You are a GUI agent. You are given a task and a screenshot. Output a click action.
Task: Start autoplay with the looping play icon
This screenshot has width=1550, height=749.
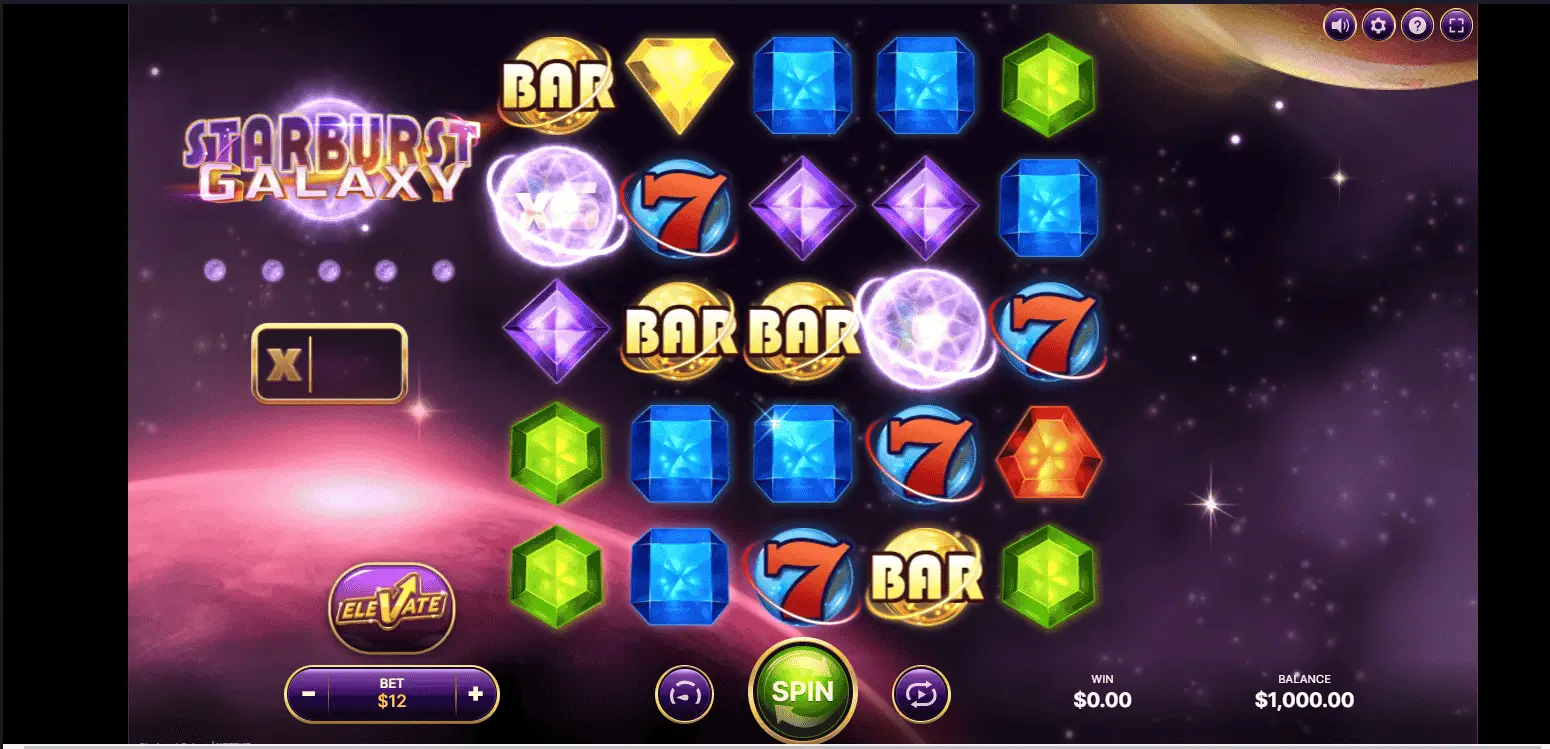point(921,693)
